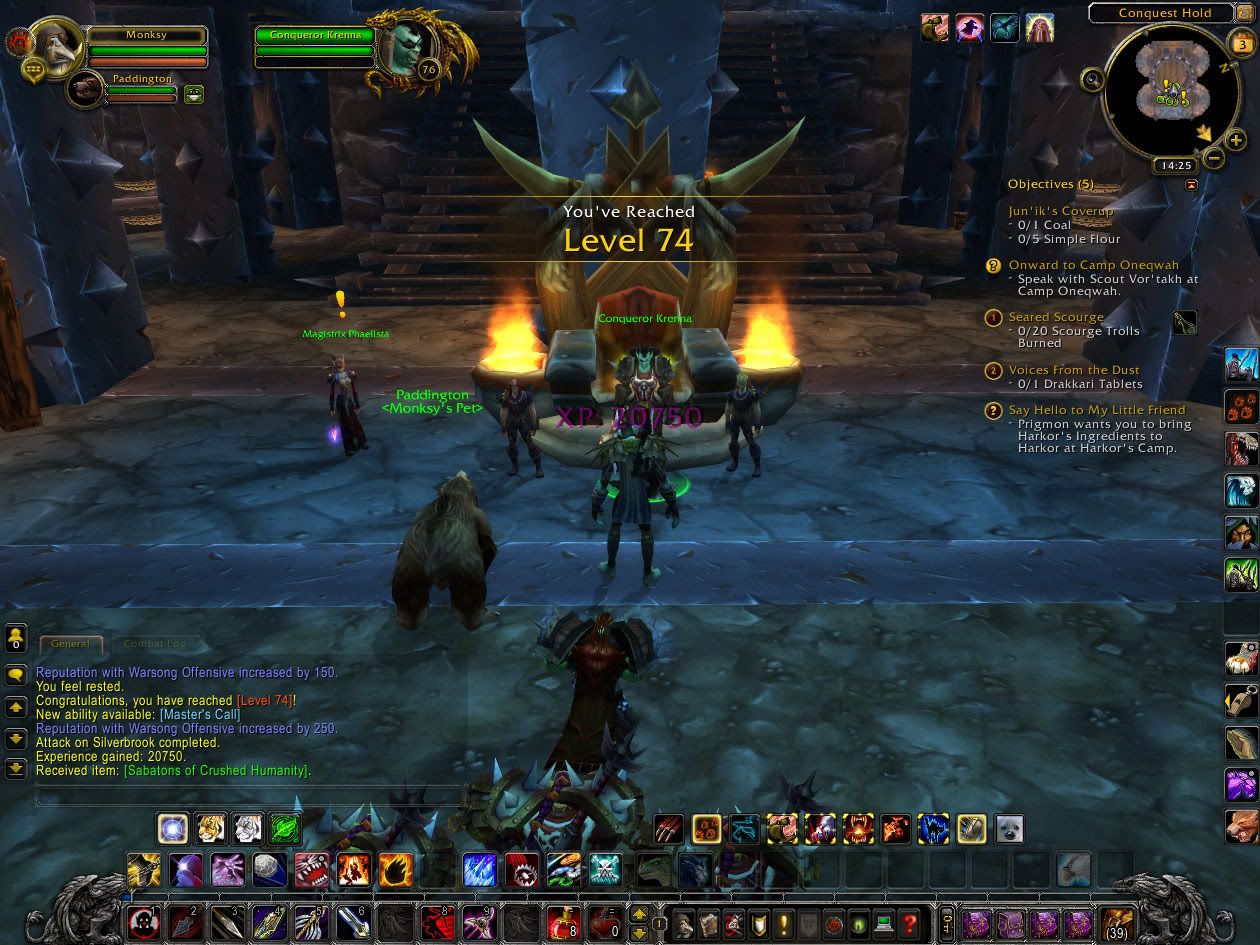Image resolution: width=1260 pixels, height=945 pixels.
Task: Select the General chat tab
Action: coord(70,644)
